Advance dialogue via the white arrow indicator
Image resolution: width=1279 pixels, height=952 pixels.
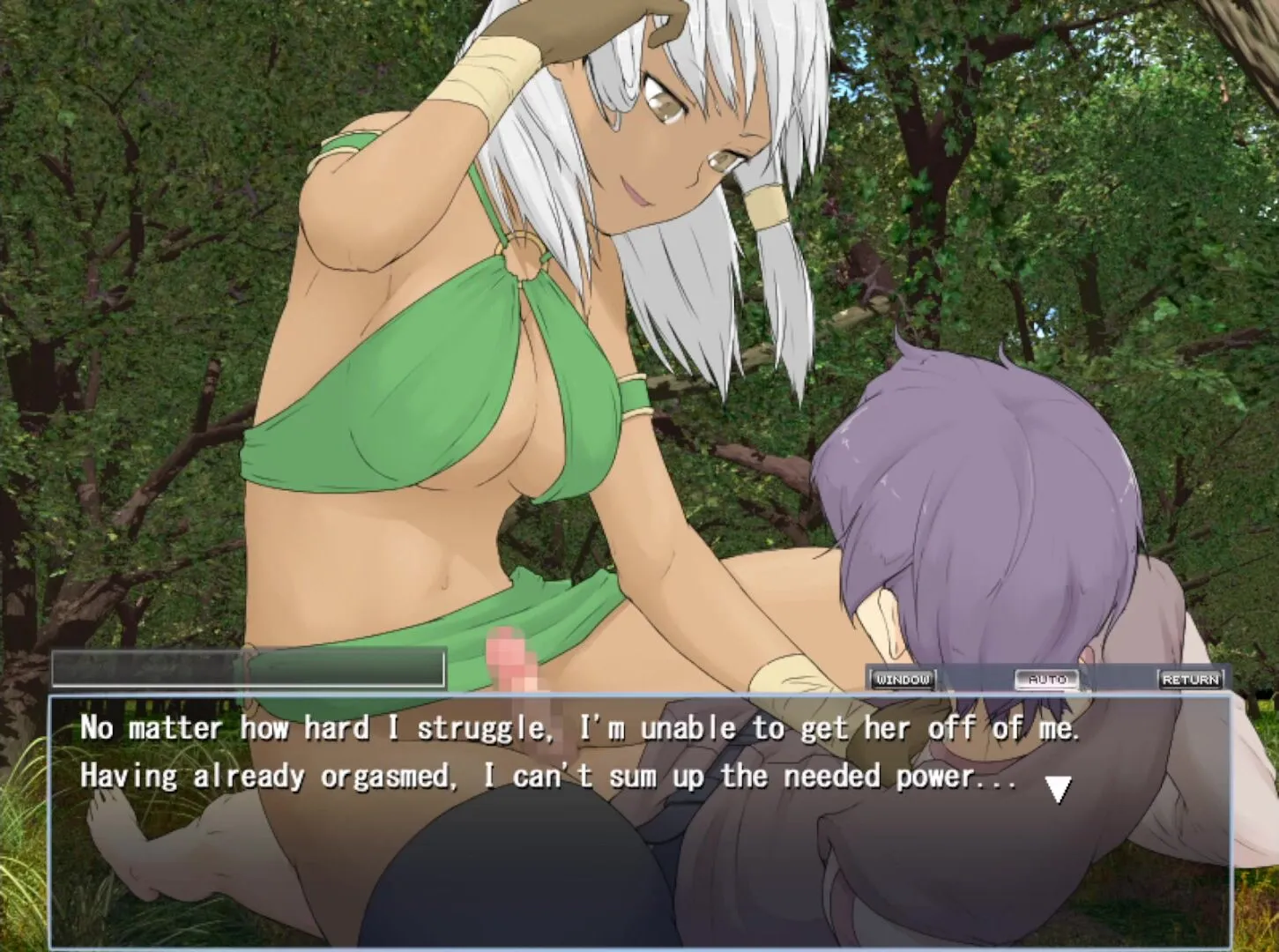1058,789
